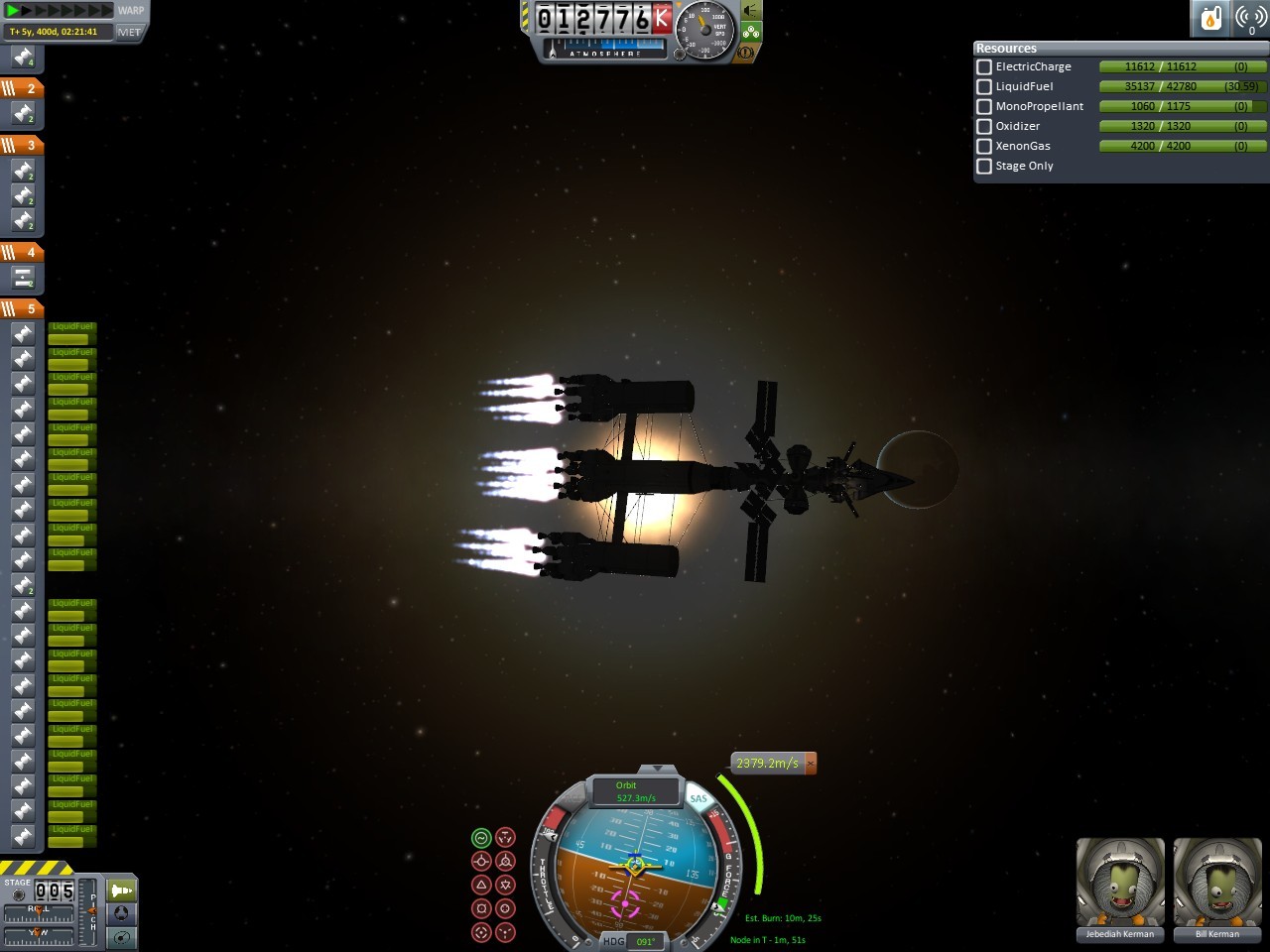Toggle the landing gear button

coord(751,32)
